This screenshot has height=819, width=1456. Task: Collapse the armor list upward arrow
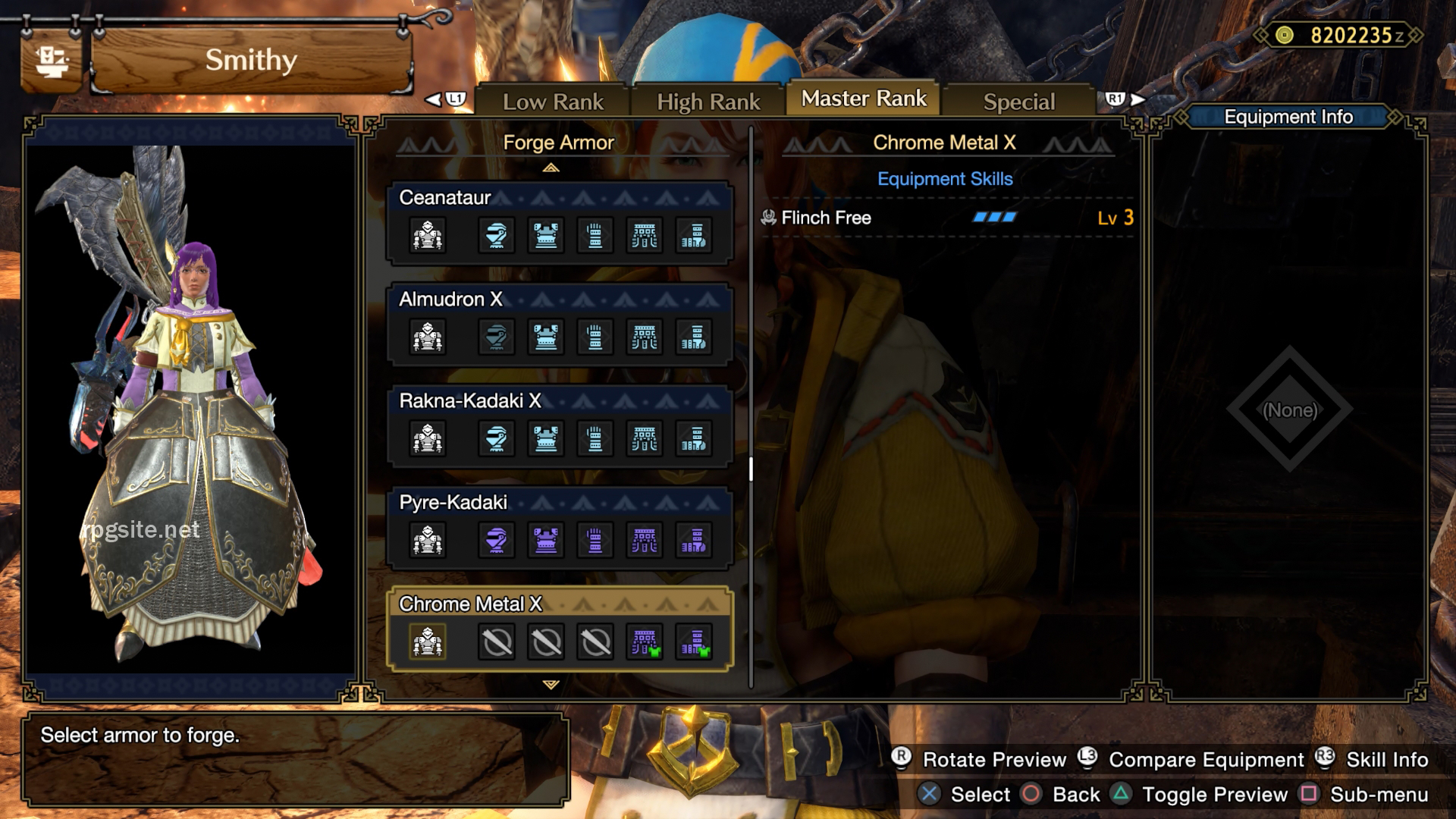click(x=551, y=167)
